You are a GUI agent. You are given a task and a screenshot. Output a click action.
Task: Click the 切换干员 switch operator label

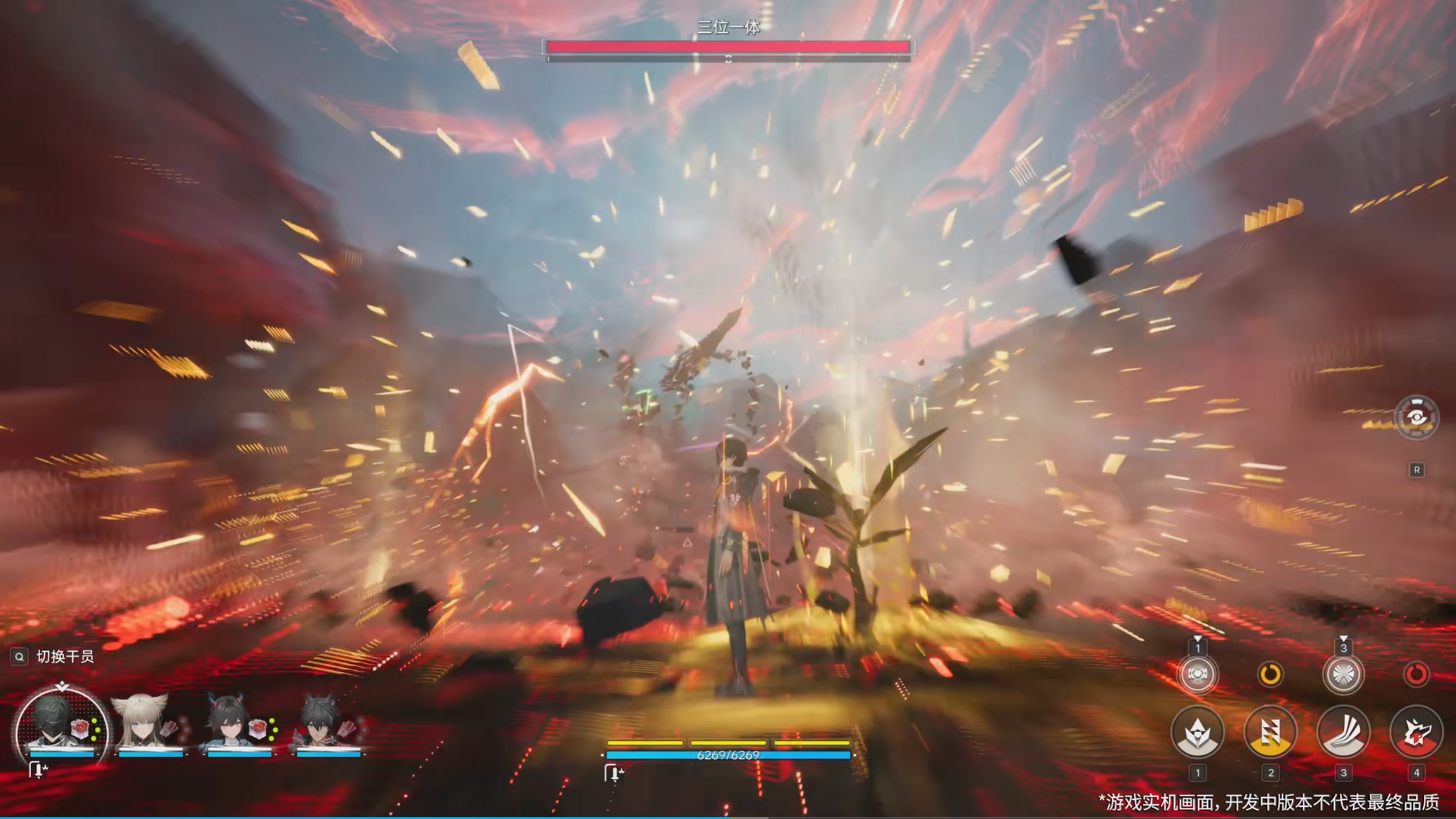click(x=64, y=656)
